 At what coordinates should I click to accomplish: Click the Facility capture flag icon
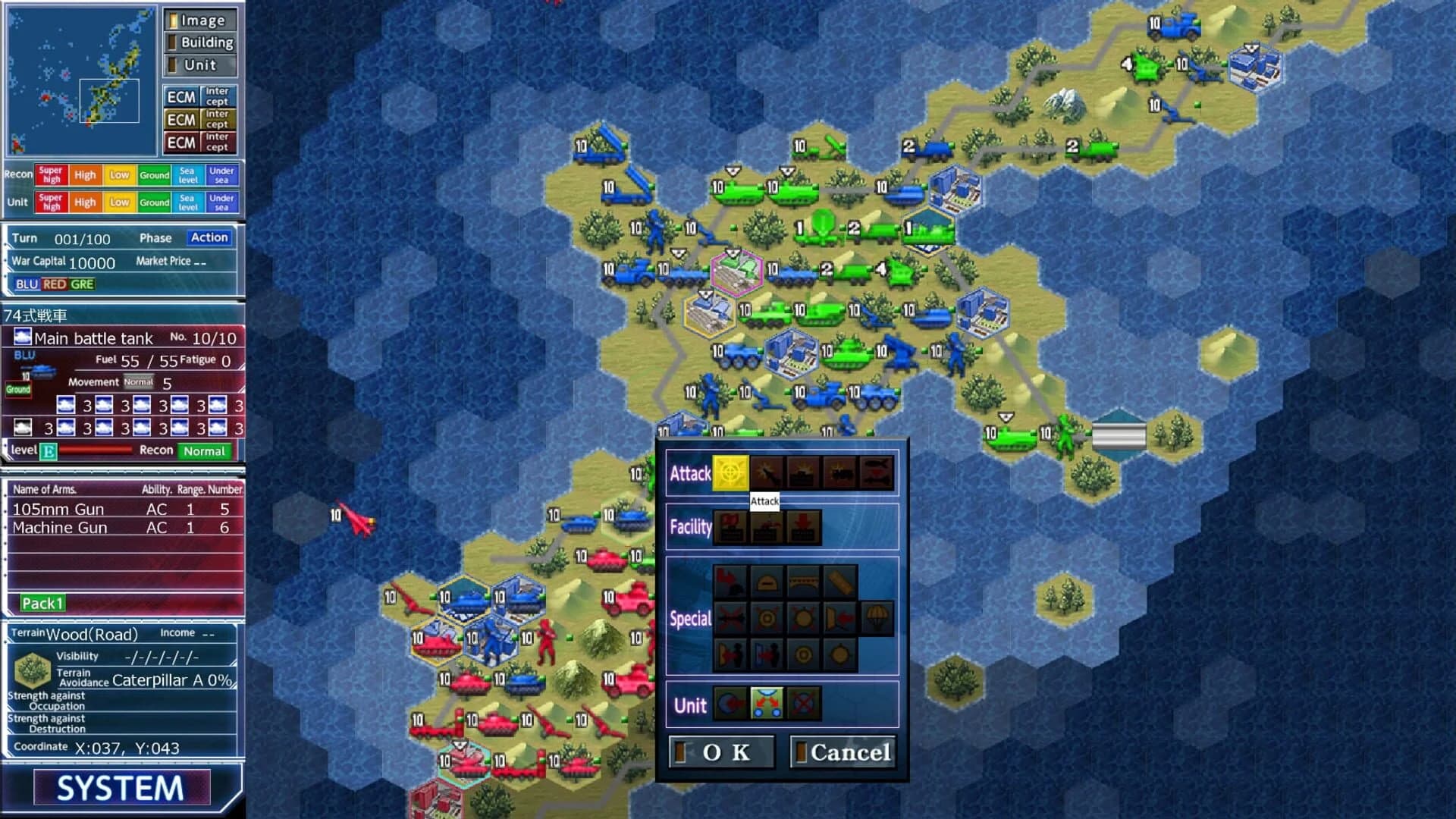coord(731,526)
